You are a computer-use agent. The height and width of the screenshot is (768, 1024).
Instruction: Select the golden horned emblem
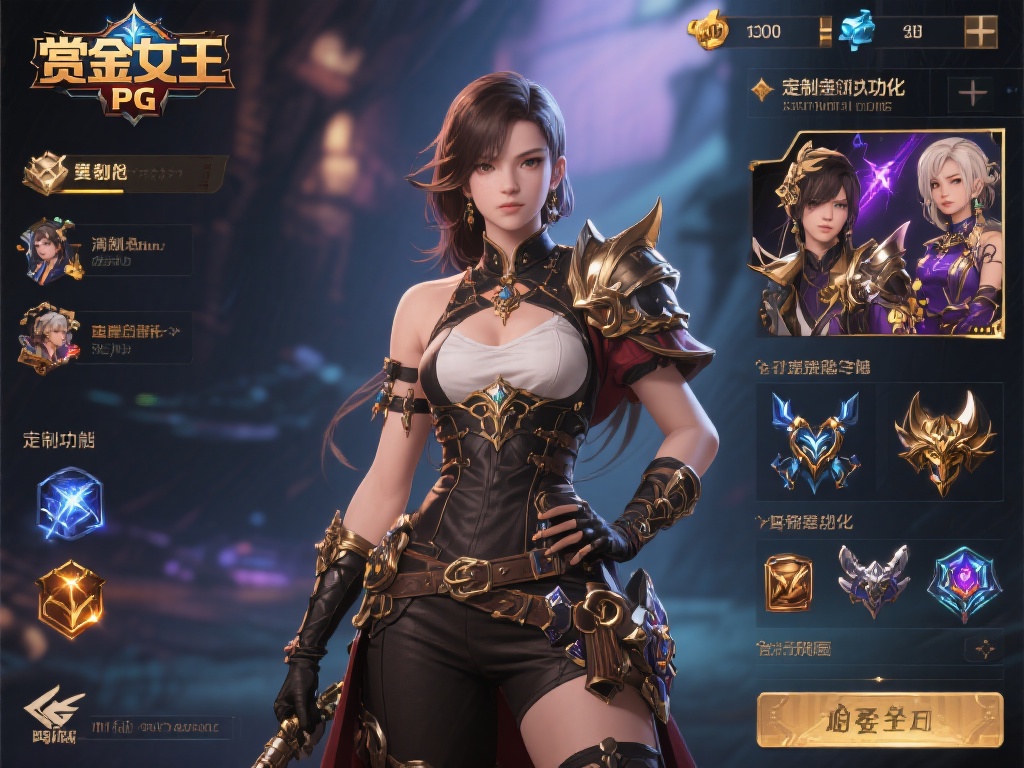pyautogui.click(x=944, y=441)
